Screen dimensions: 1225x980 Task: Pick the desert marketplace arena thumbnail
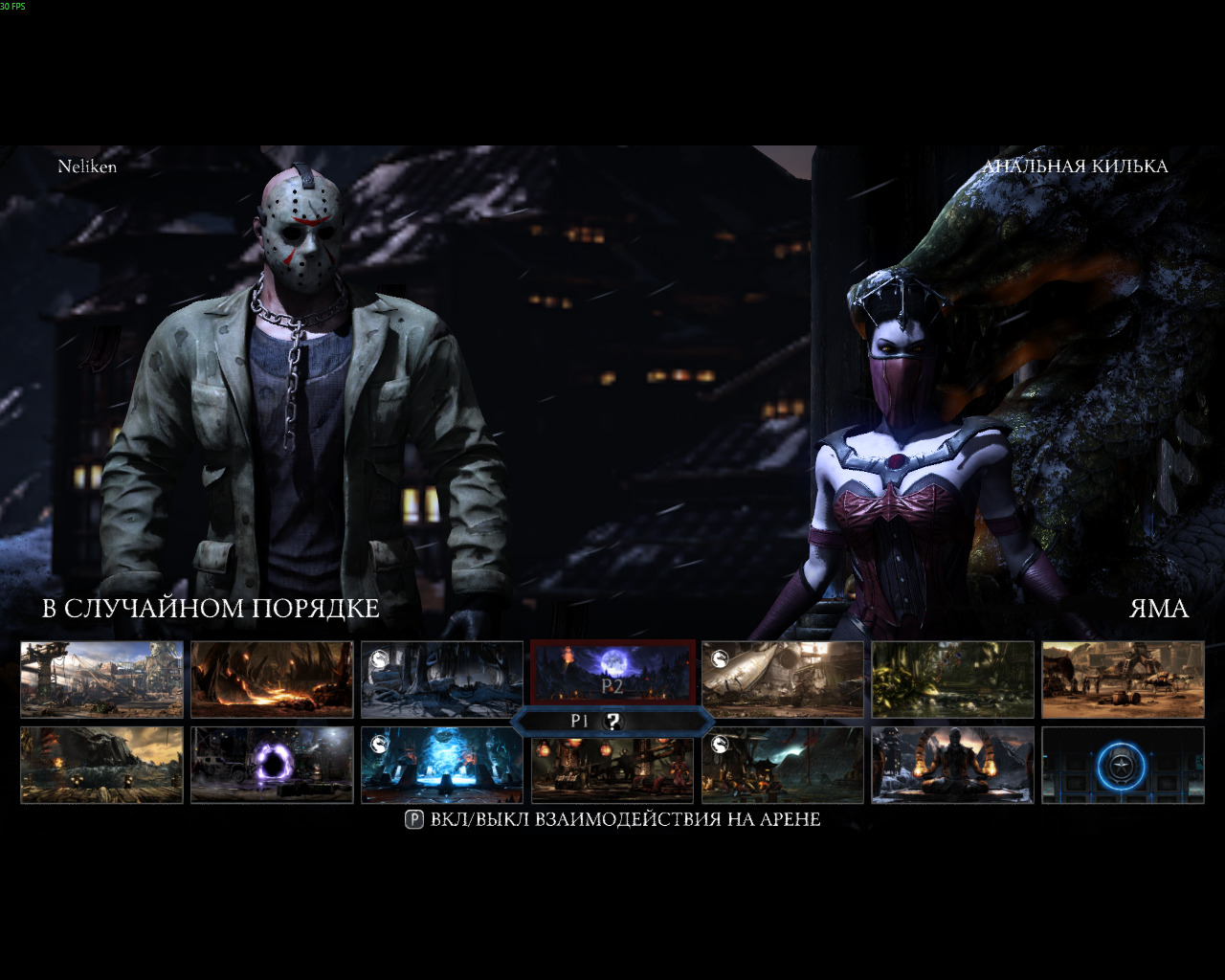coord(1123,679)
